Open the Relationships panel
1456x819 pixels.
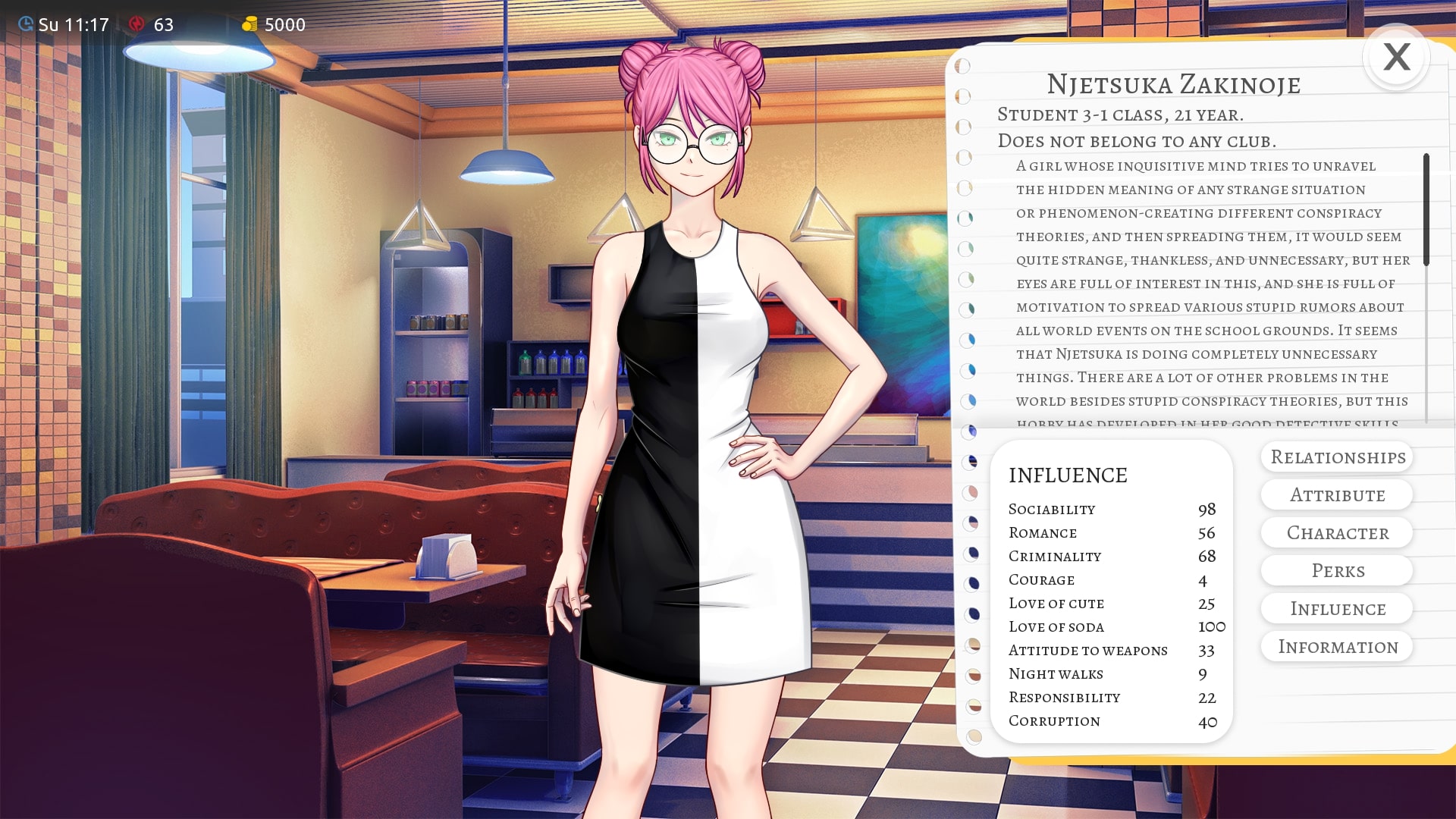1337,457
